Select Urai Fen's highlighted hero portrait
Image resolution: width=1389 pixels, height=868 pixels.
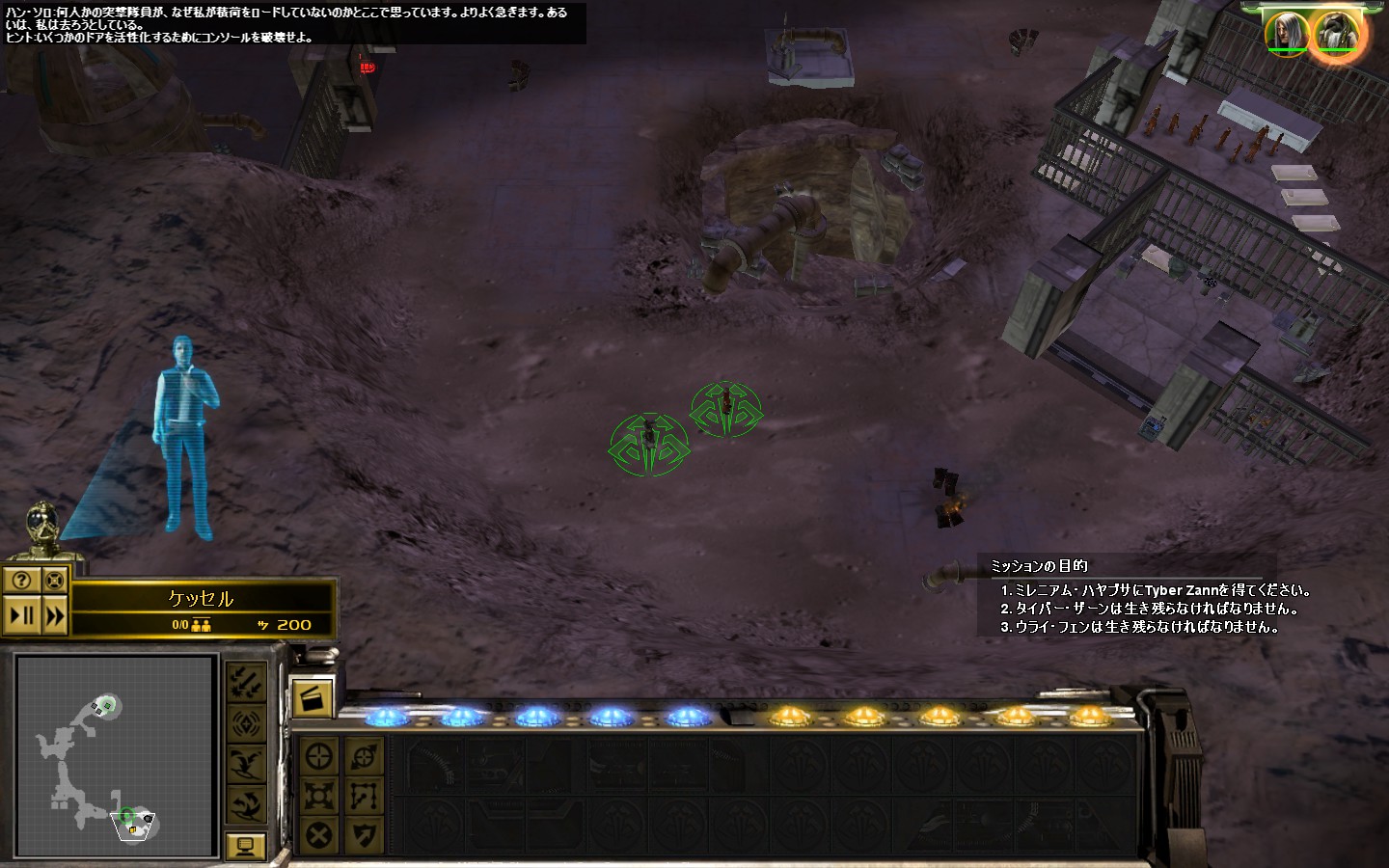pyautogui.click(x=1336, y=34)
